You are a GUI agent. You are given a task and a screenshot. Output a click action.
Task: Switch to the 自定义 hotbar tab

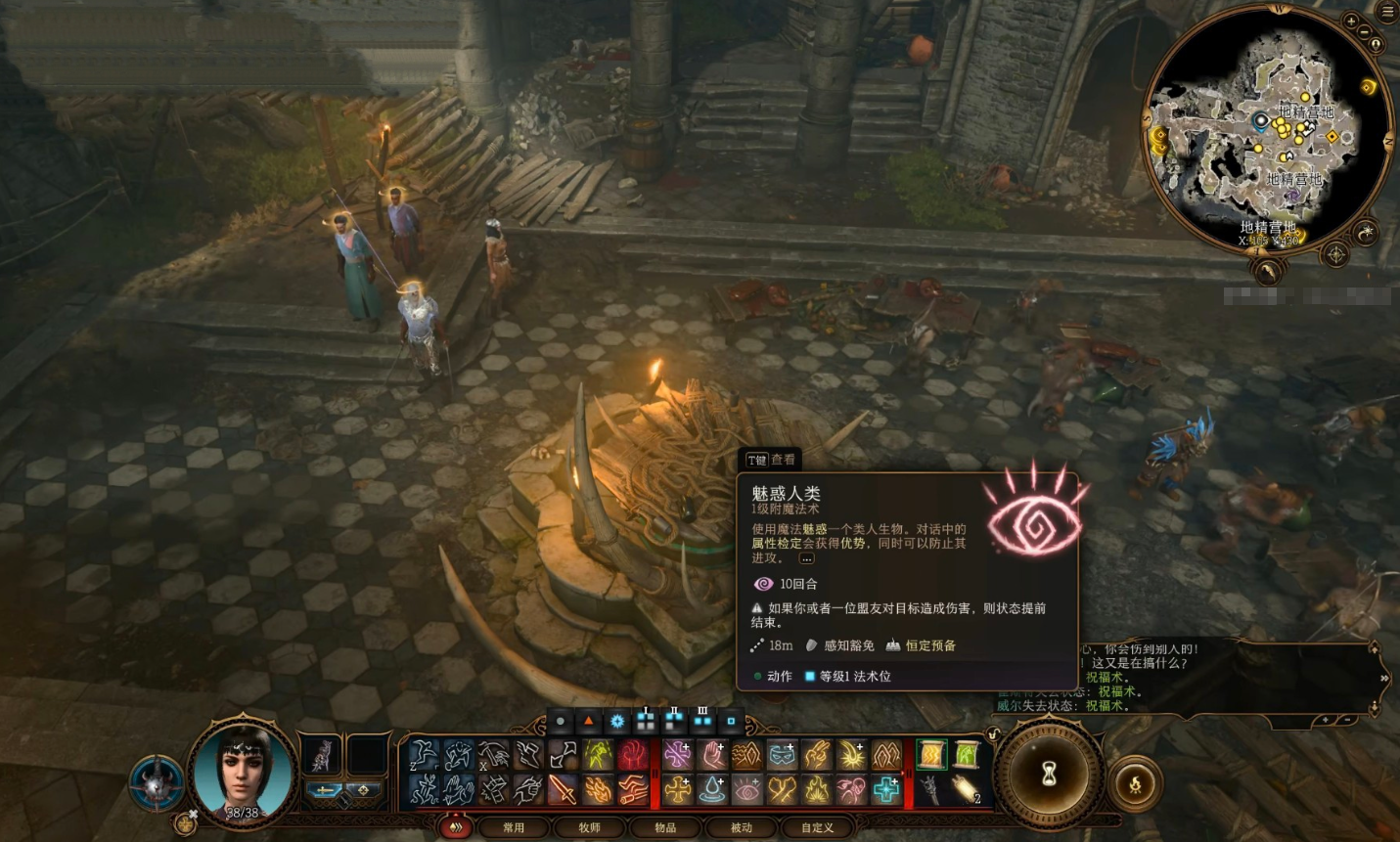click(x=818, y=827)
